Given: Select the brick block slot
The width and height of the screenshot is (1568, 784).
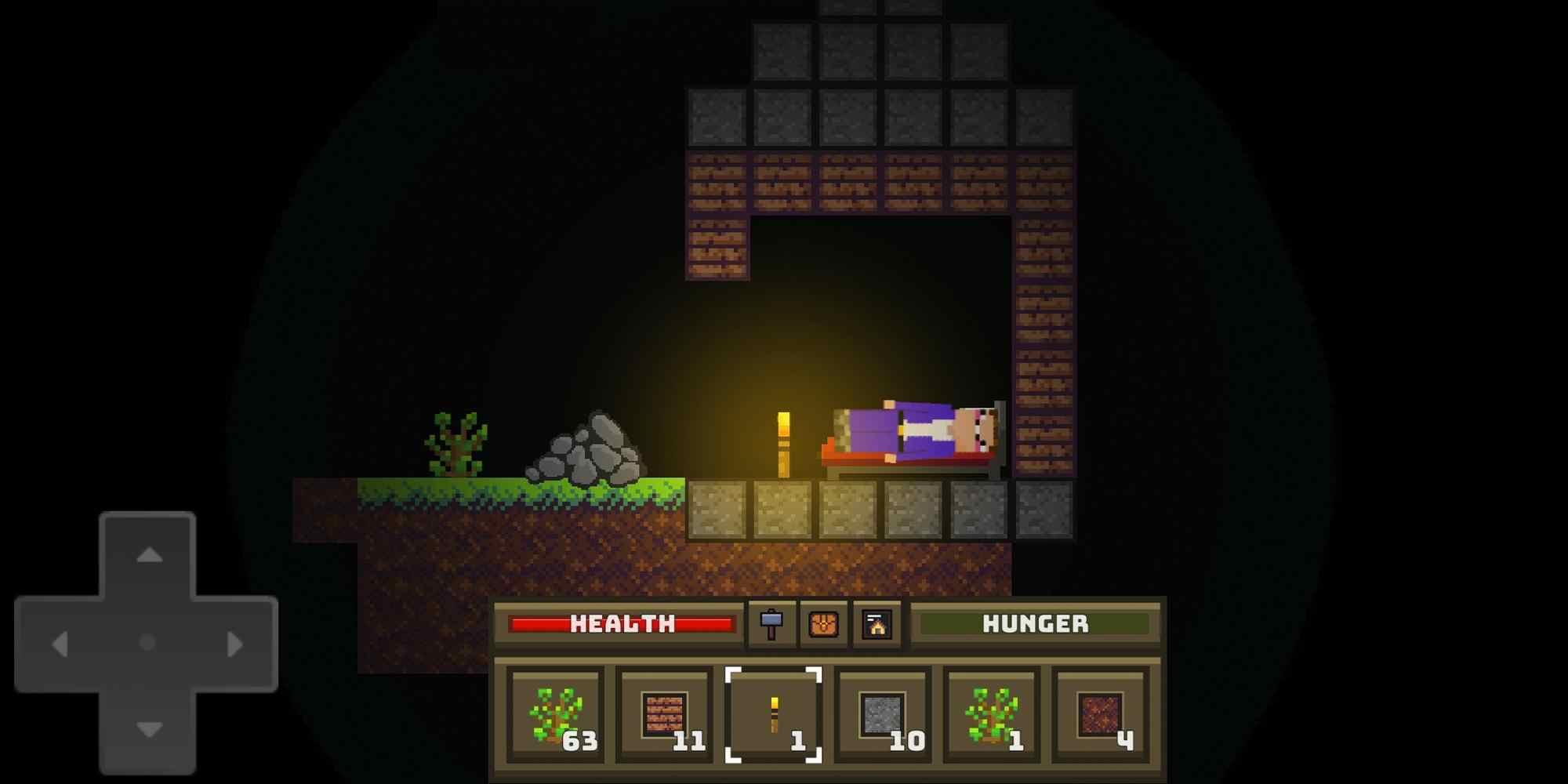Looking at the screenshot, I should pyautogui.click(x=665, y=714).
